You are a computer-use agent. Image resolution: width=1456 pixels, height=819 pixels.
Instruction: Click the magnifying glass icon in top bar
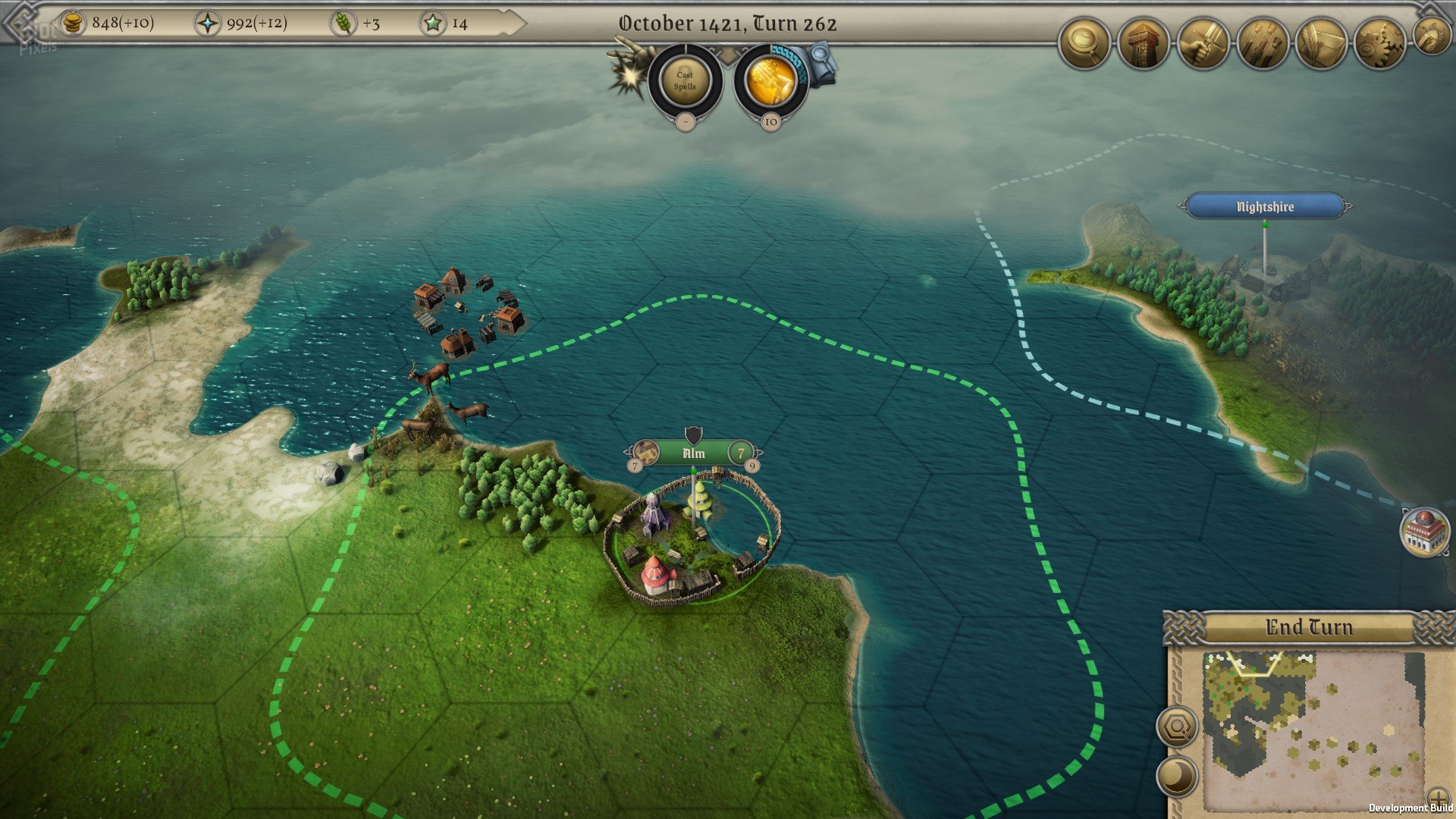tap(1084, 45)
